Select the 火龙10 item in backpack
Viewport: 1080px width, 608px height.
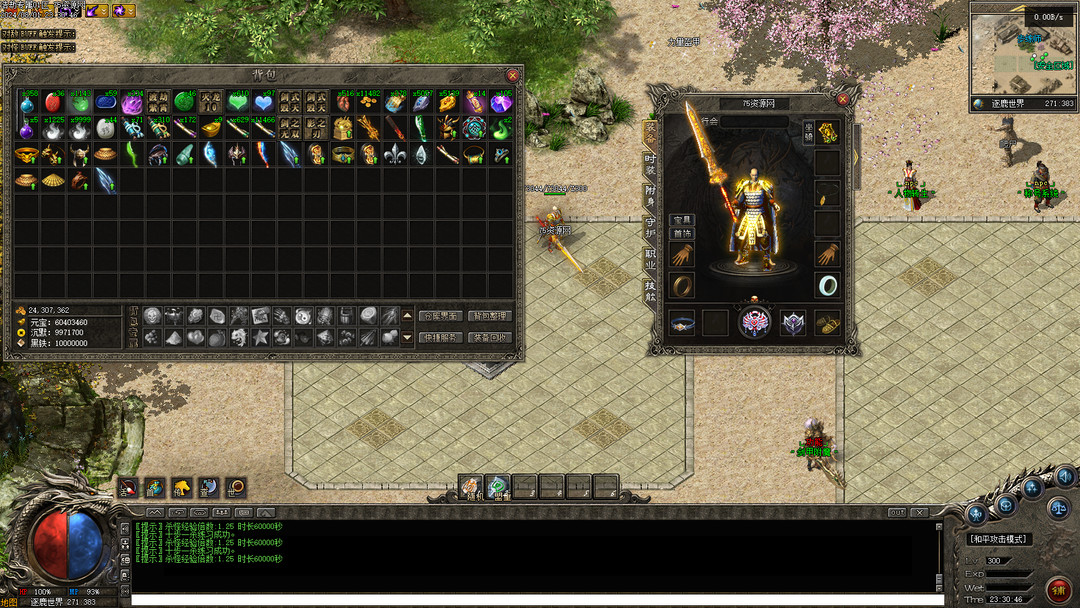[210, 102]
